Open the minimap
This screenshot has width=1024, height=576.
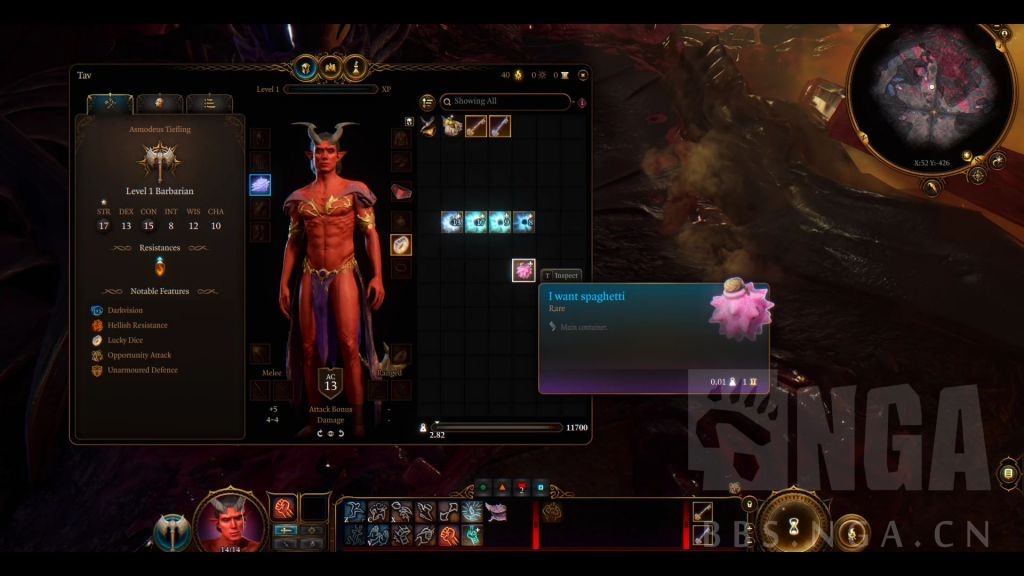pos(930,95)
